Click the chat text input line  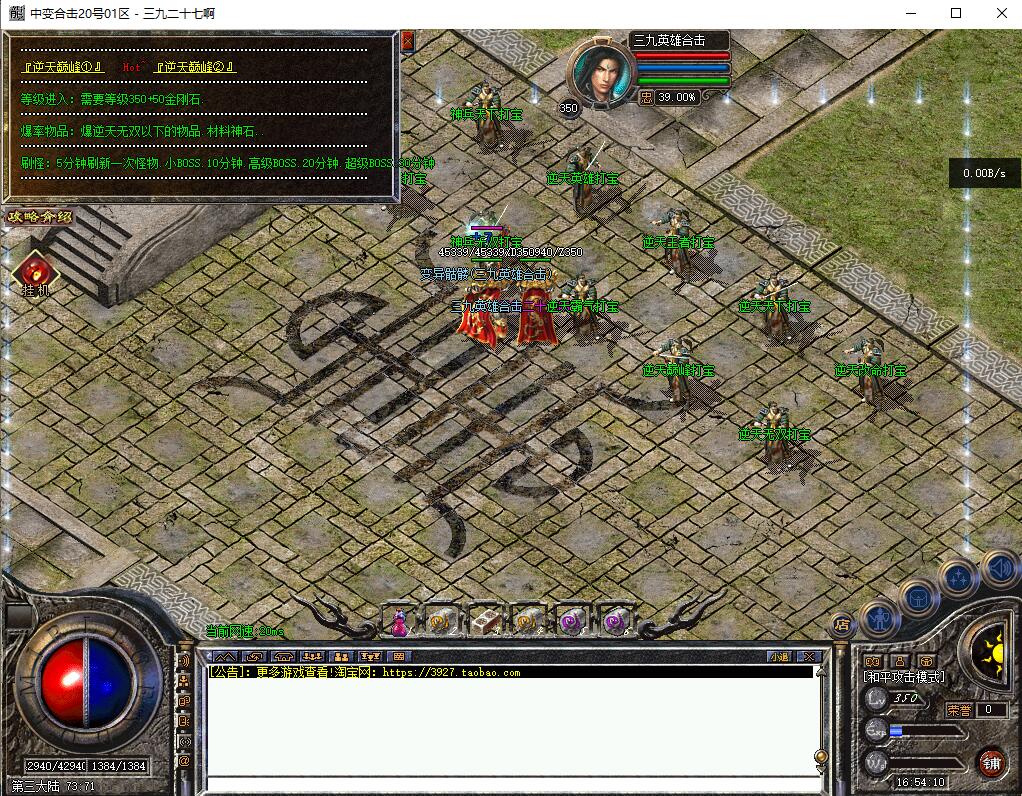click(510, 785)
